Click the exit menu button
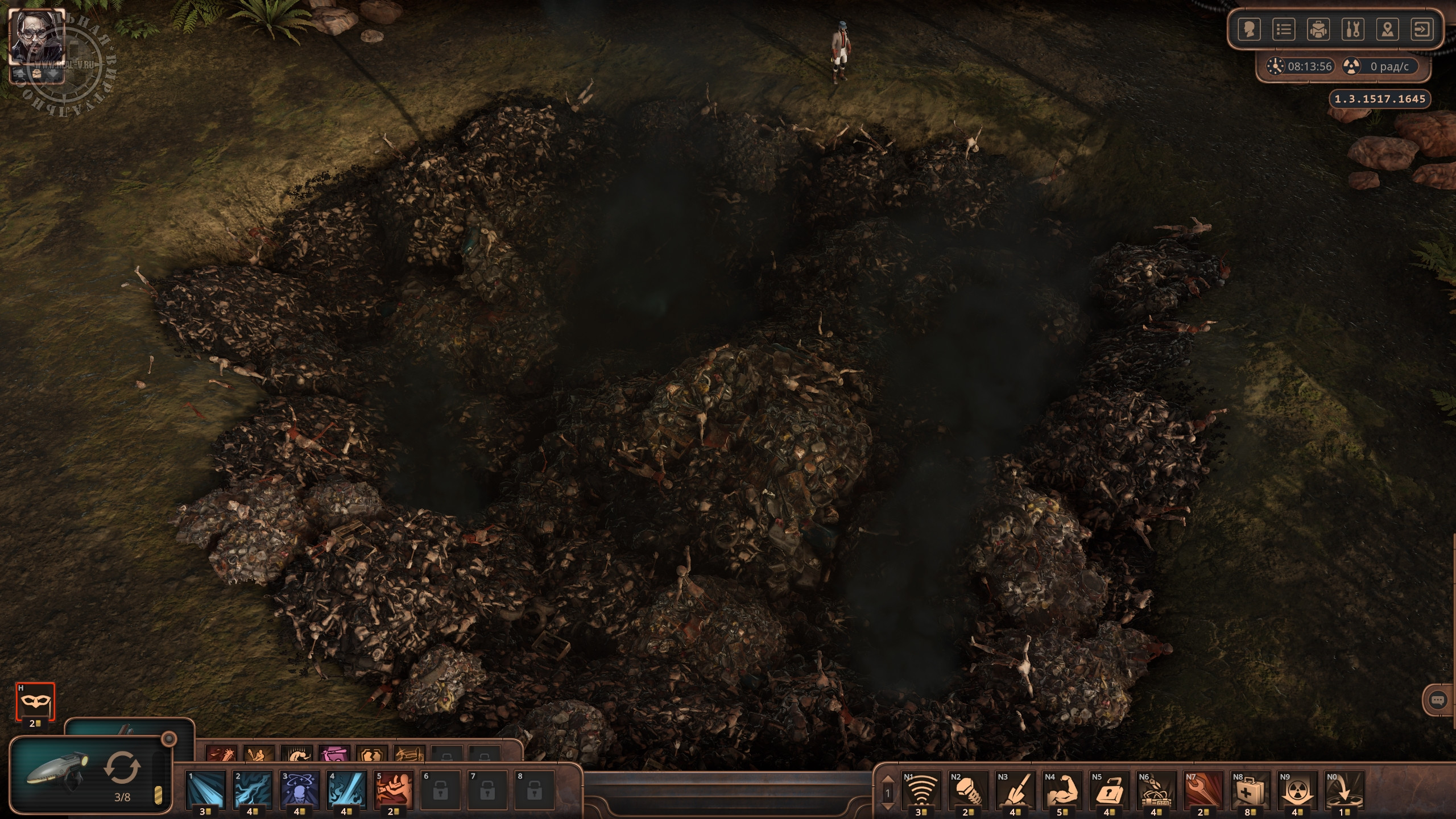1456x819 pixels. click(1422, 29)
